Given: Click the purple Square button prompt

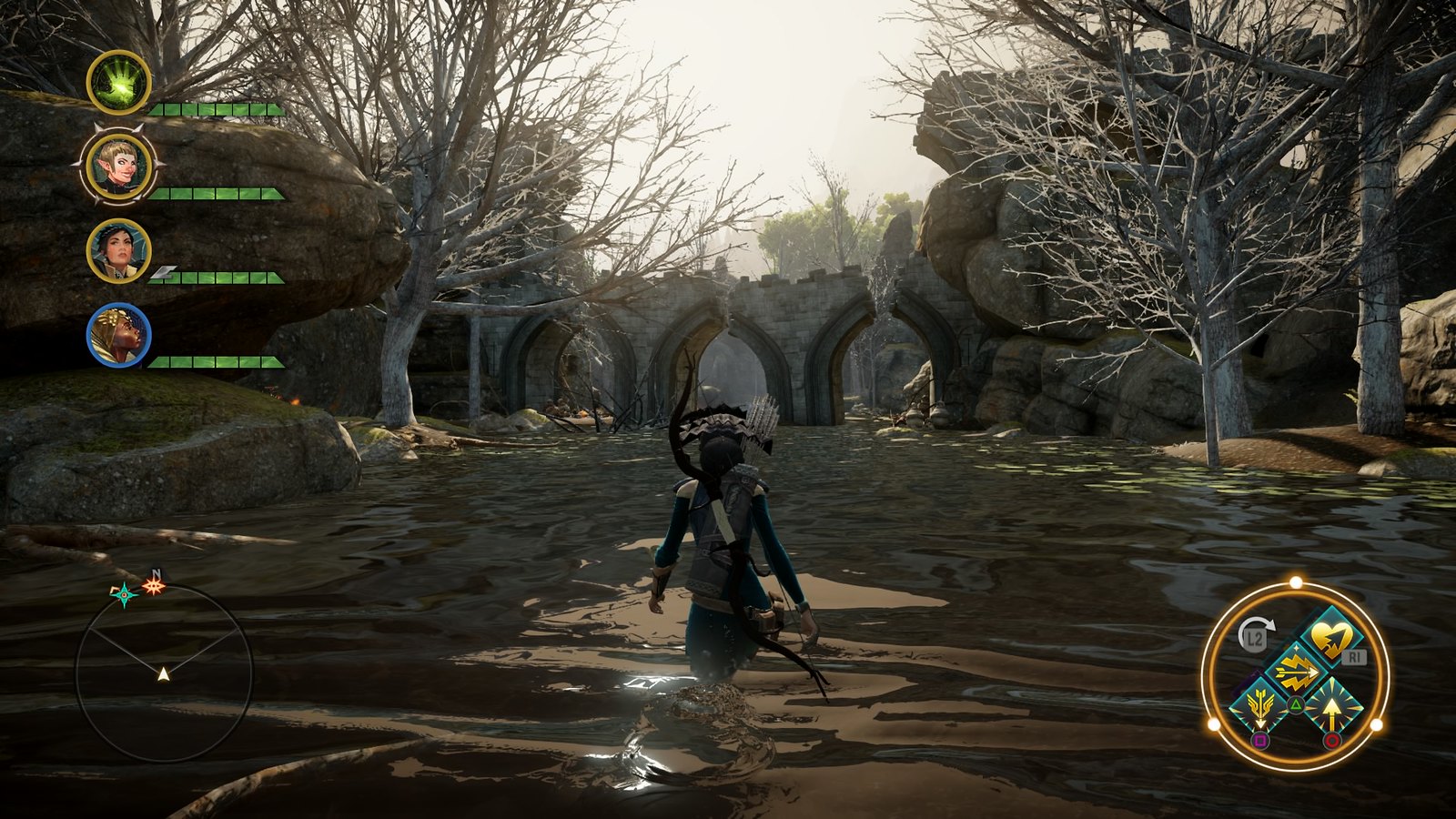Looking at the screenshot, I should [x=1260, y=741].
